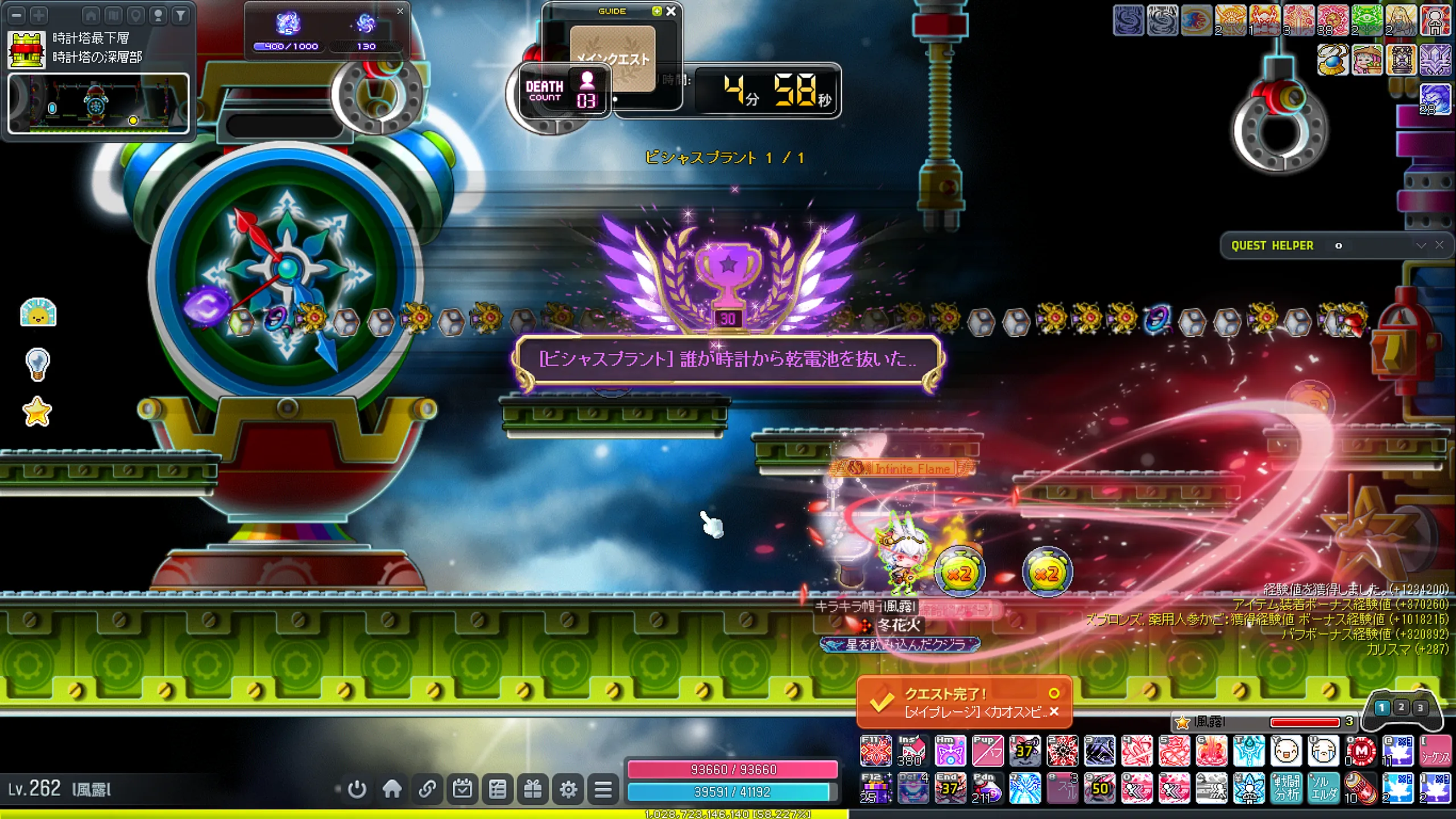
Task: Open the gift box reward icon
Action: [533, 789]
